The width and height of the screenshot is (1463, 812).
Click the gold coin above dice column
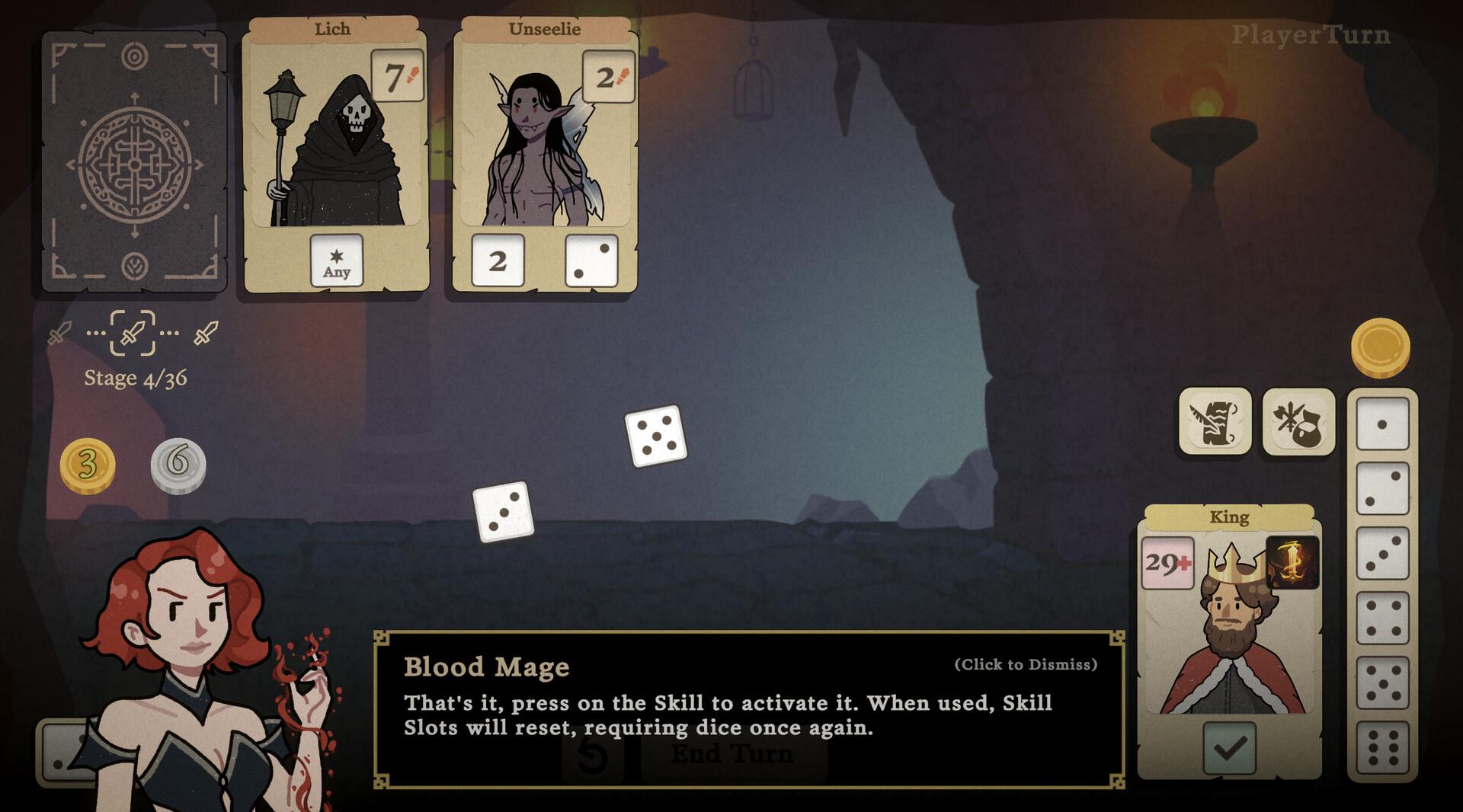[x=1380, y=347]
